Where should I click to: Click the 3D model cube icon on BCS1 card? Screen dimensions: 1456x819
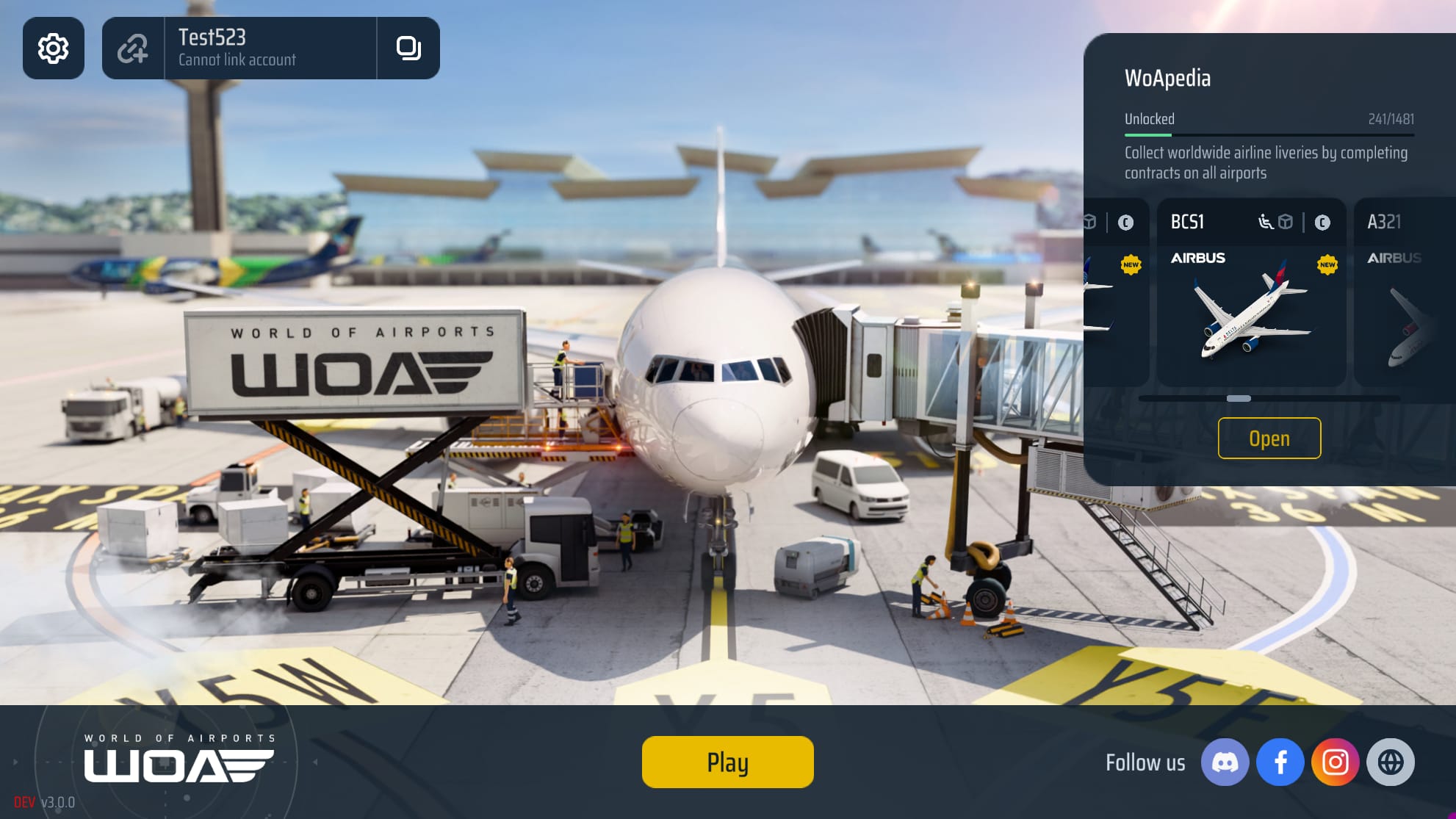1286,223
